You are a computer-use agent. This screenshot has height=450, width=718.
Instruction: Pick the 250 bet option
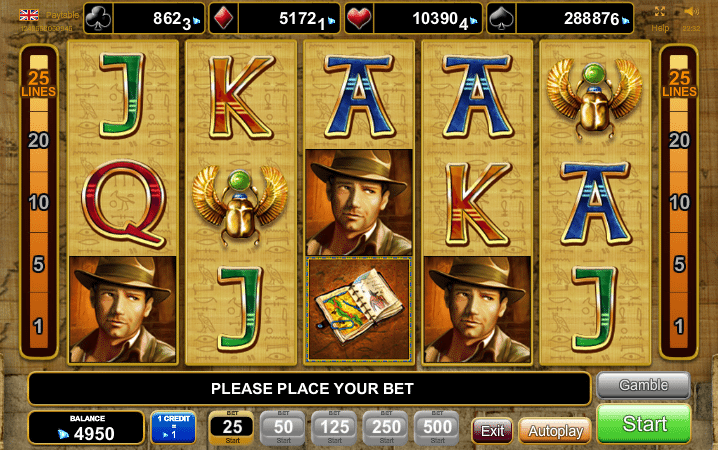coord(385,428)
